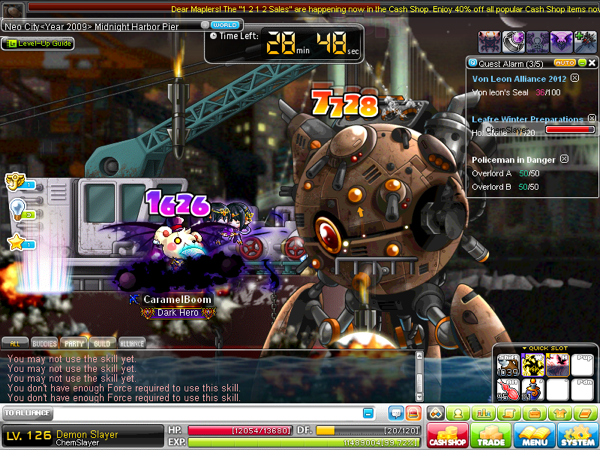Open the Cash Shop

[448, 435]
